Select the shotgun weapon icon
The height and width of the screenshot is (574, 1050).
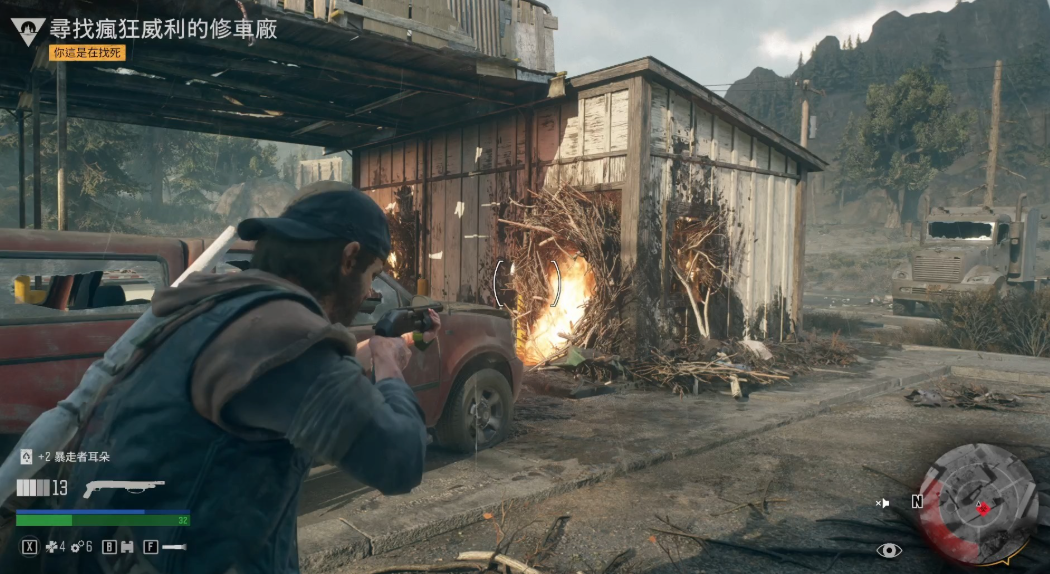(123, 488)
